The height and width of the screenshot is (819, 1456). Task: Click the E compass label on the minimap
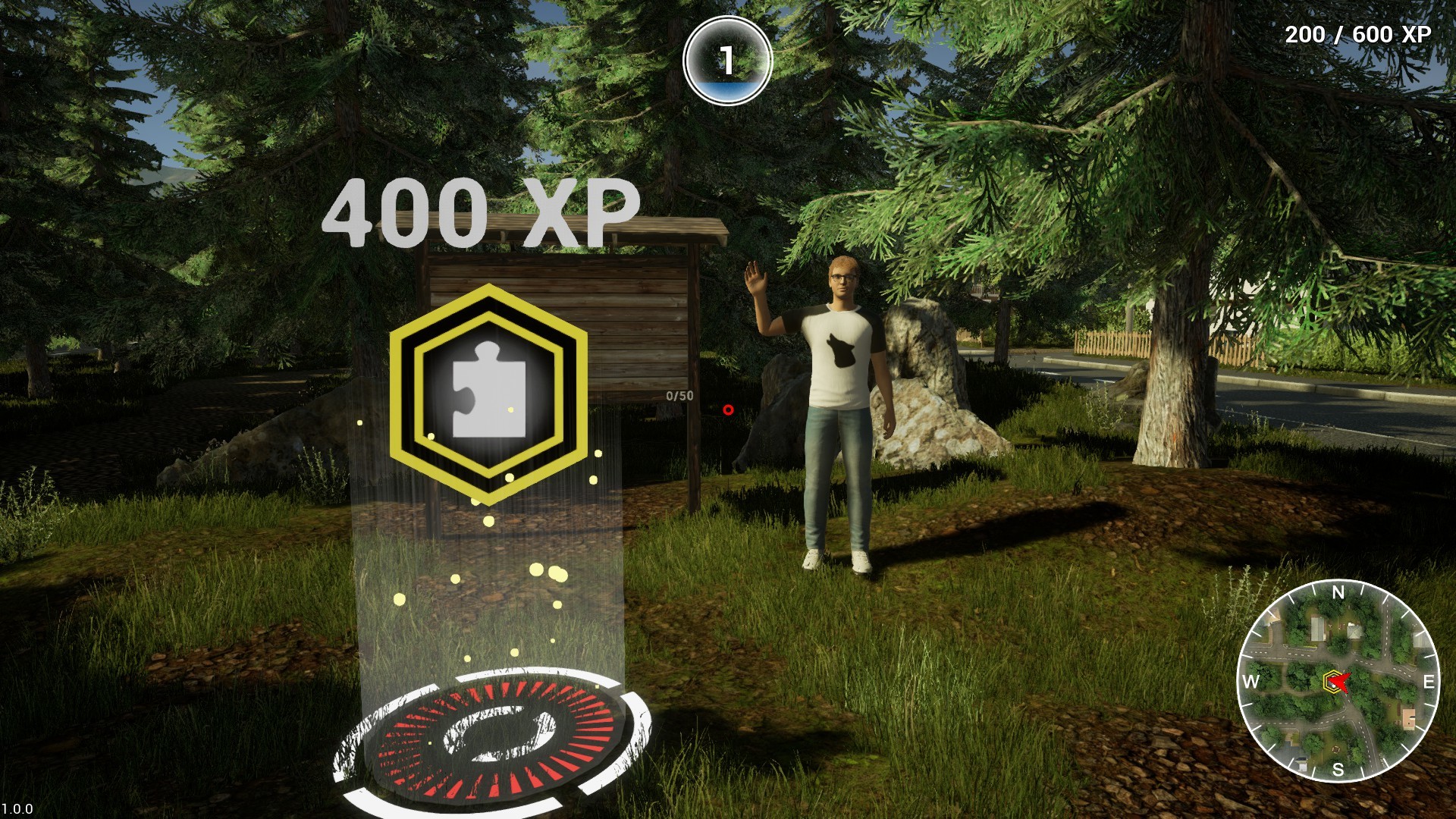click(x=1429, y=682)
